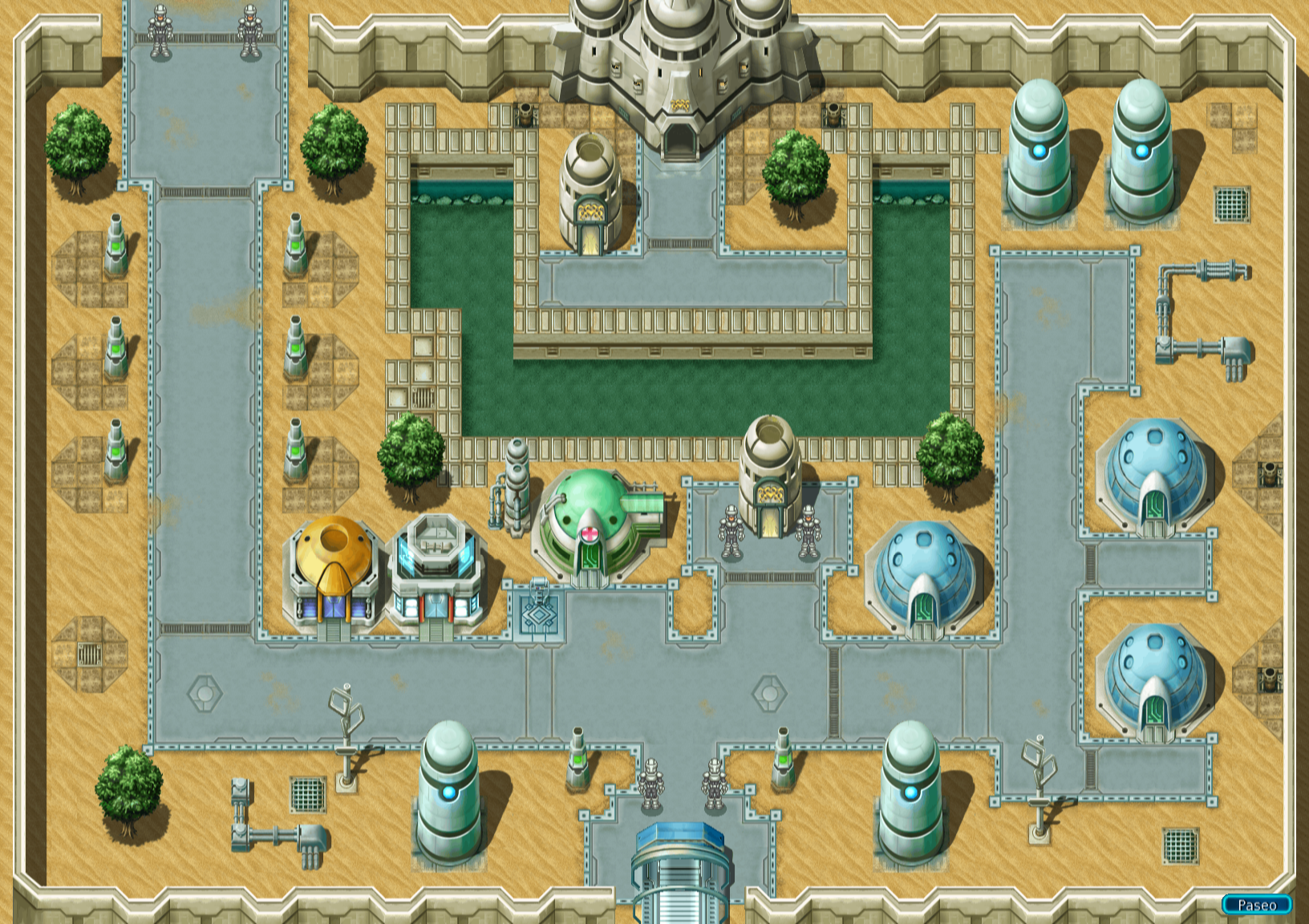Click the Paseo location label
The width and height of the screenshot is (1309, 924).
pos(1256,905)
